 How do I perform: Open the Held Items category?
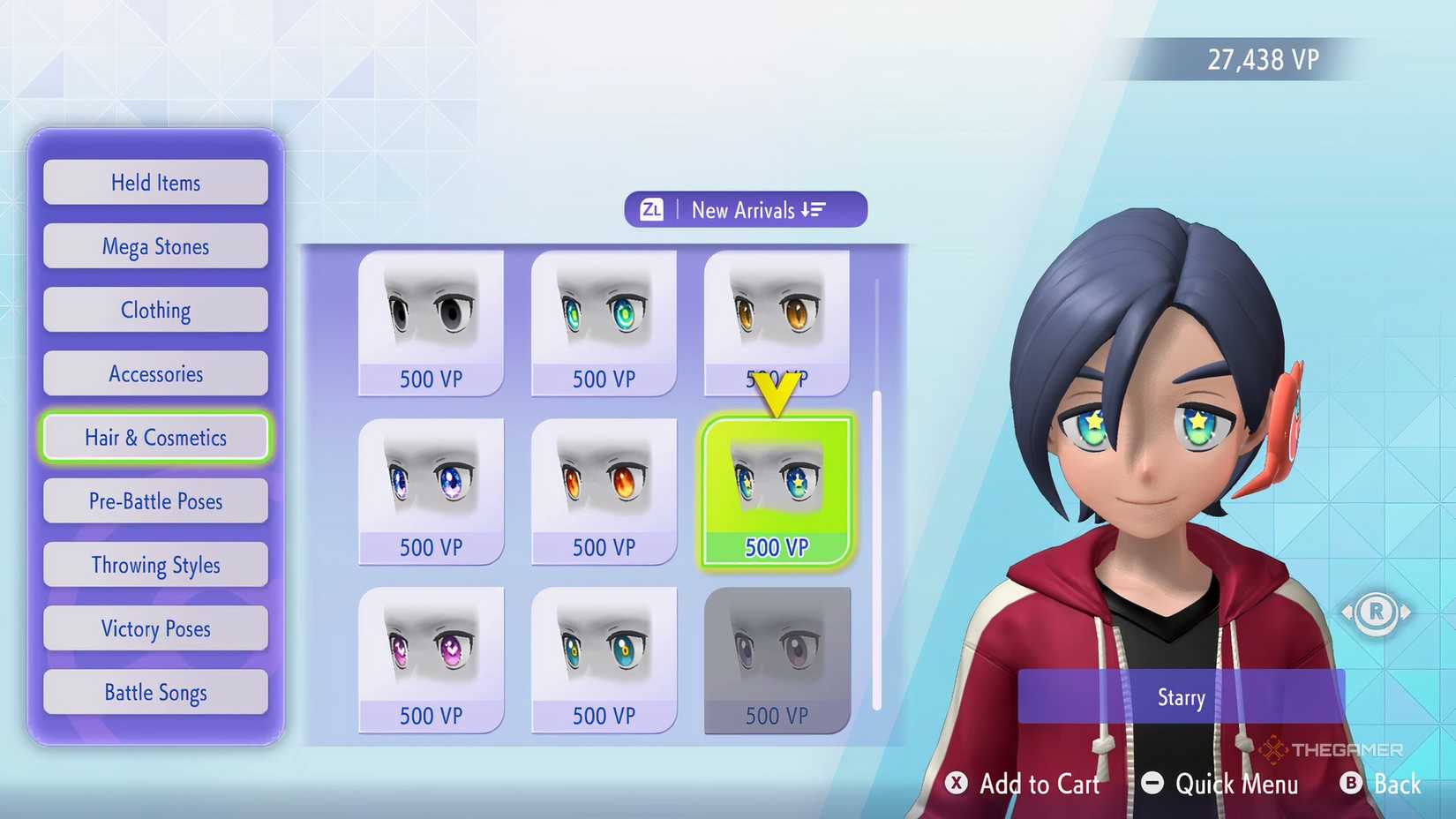[x=155, y=182]
